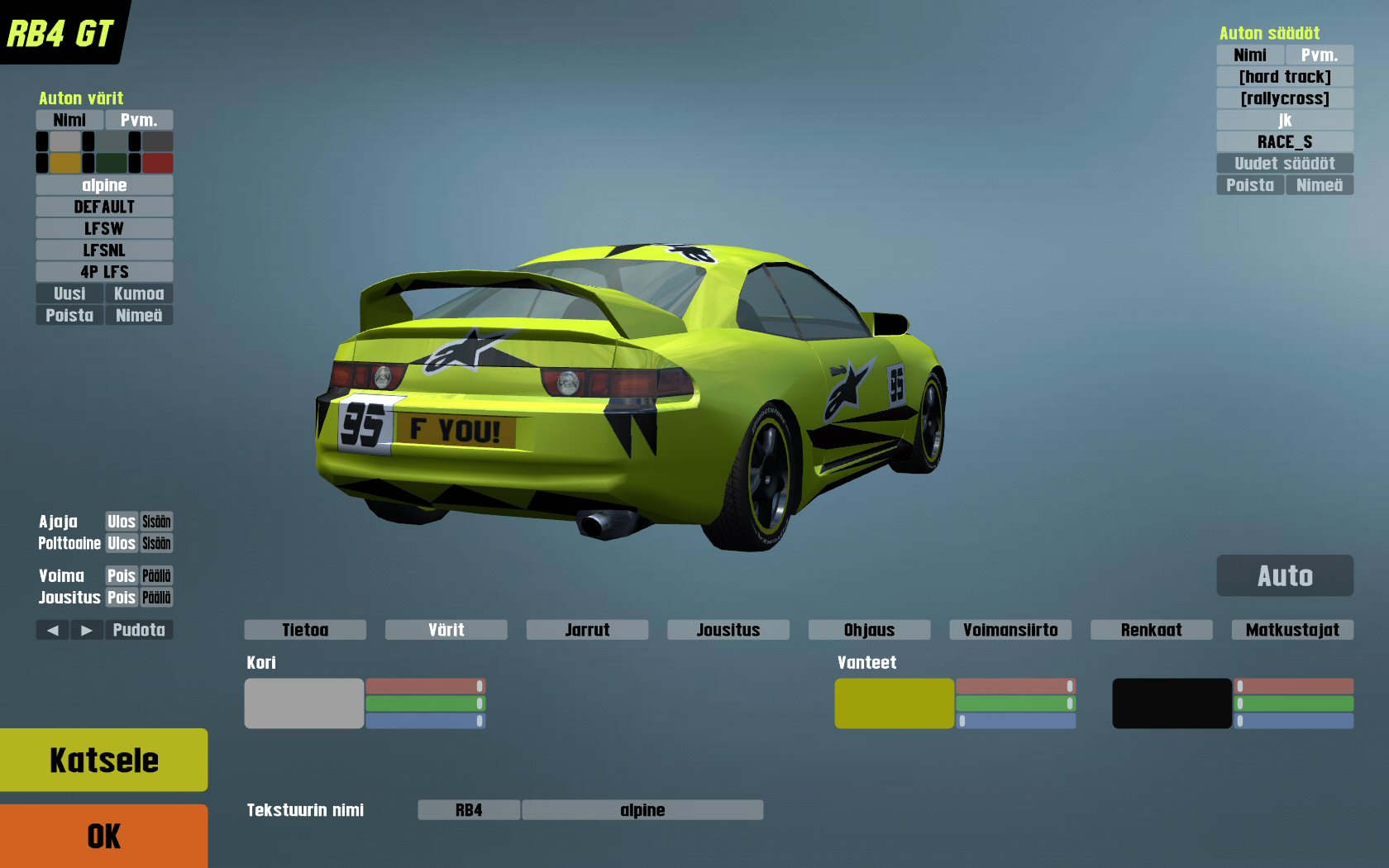Screen dimensions: 1389x868
Task: Open the Jarrut settings tab
Action: point(587,630)
